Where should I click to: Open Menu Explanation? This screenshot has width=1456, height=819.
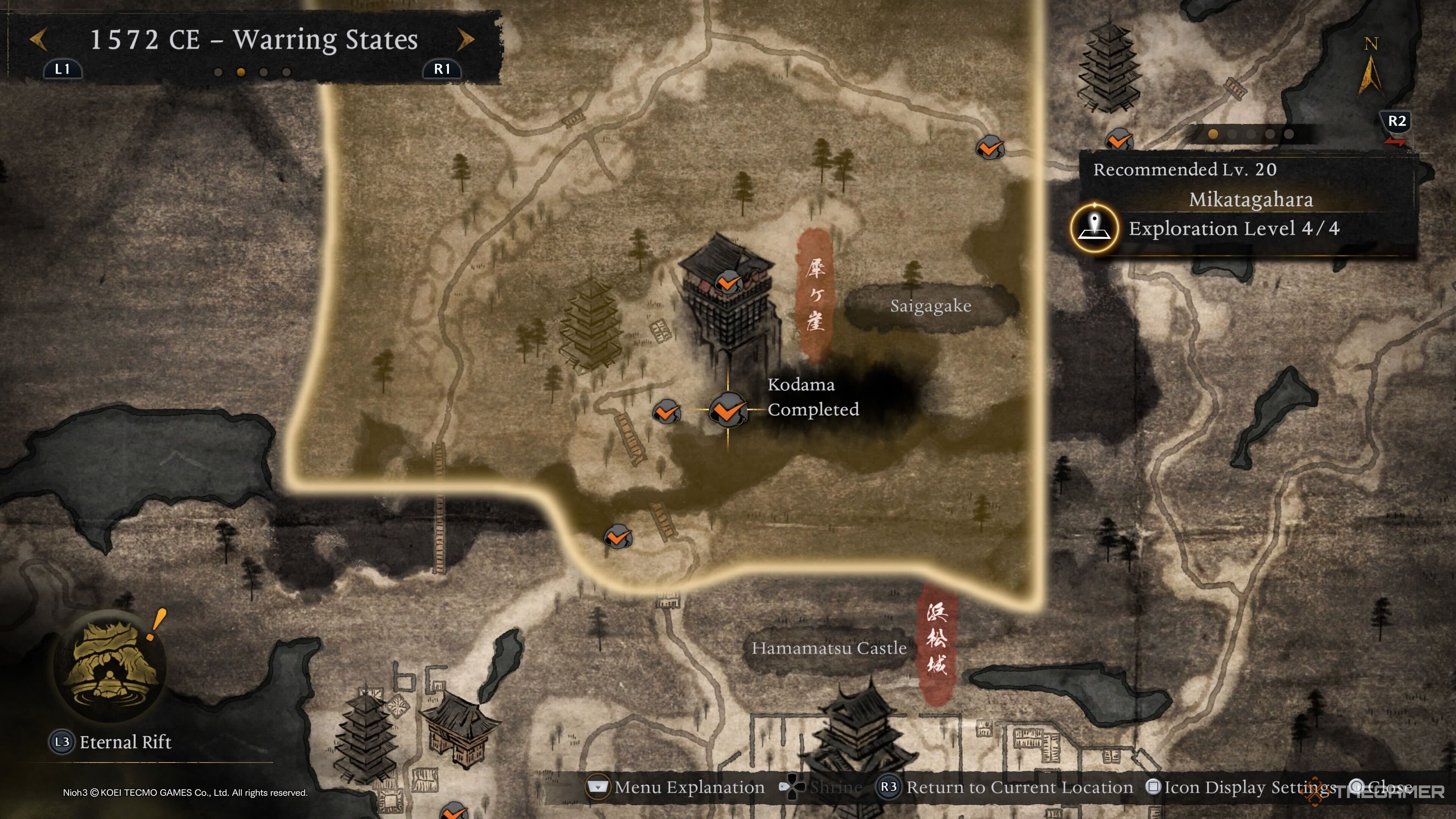click(x=689, y=787)
